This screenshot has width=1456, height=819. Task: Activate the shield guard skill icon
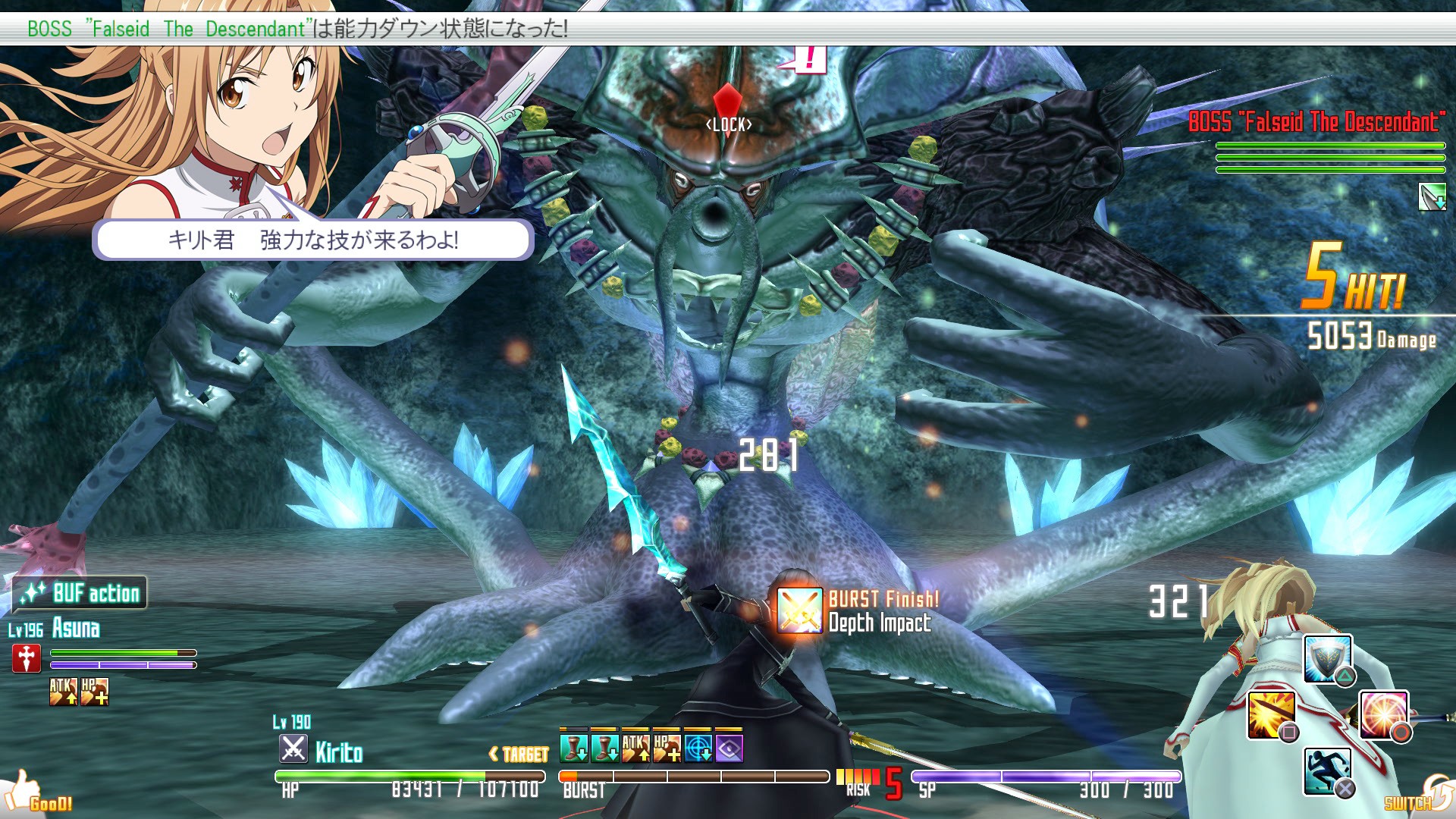point(1328,658)
